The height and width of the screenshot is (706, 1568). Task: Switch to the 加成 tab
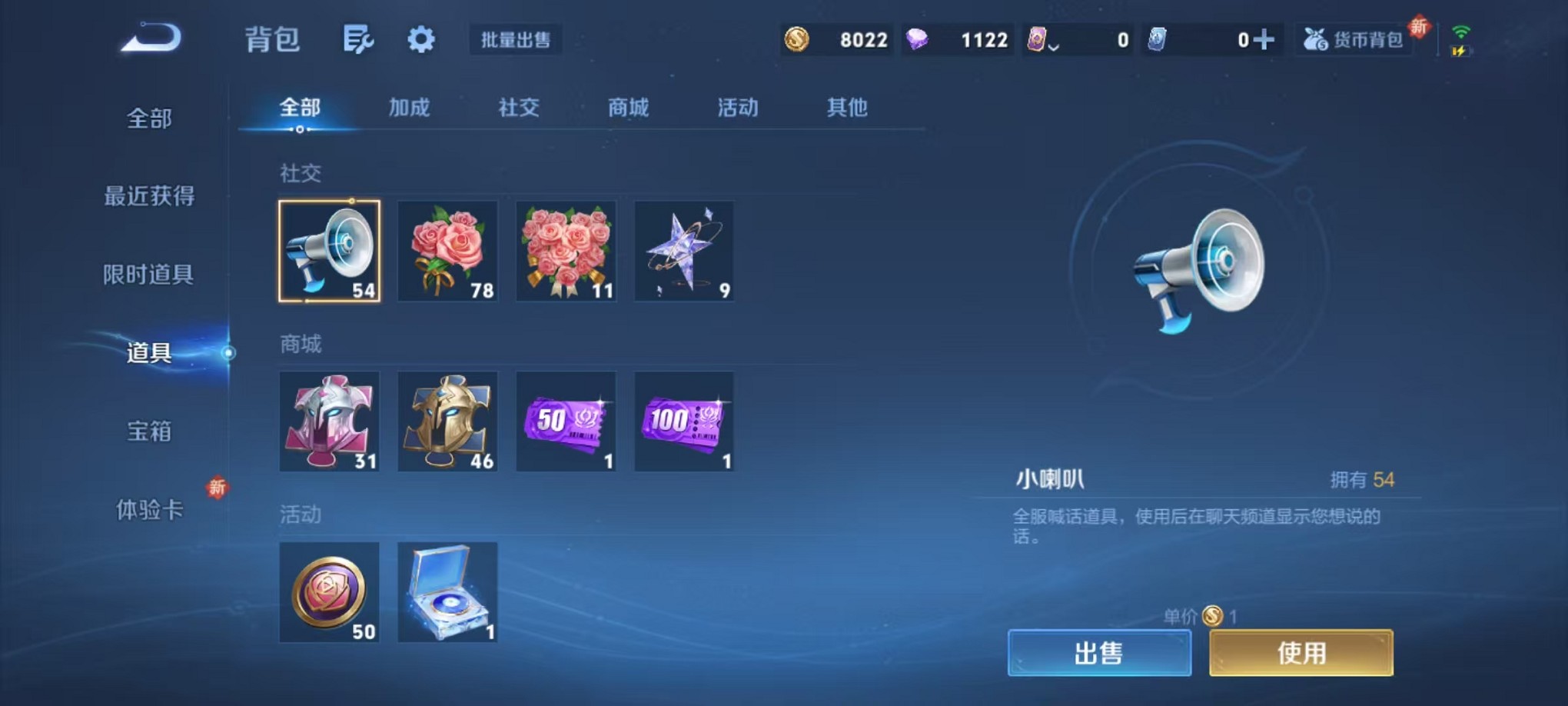tap(410, 108)
